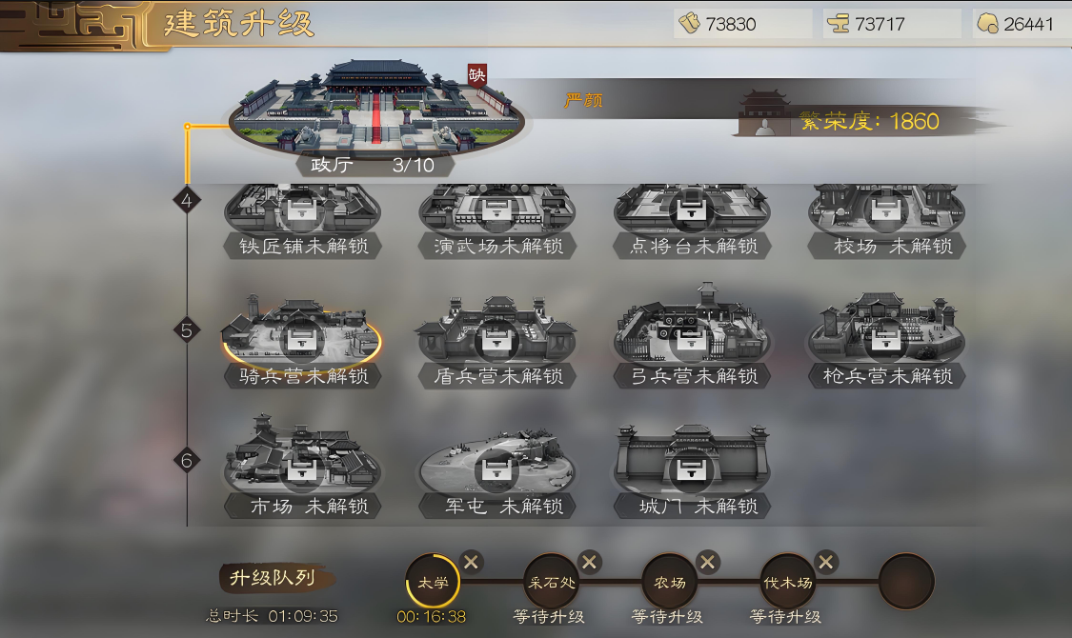Viewport: 1072px width, 638px height.
Task: Remove 采石处 from the upgrade queue
Action: (x=590, y=562)
